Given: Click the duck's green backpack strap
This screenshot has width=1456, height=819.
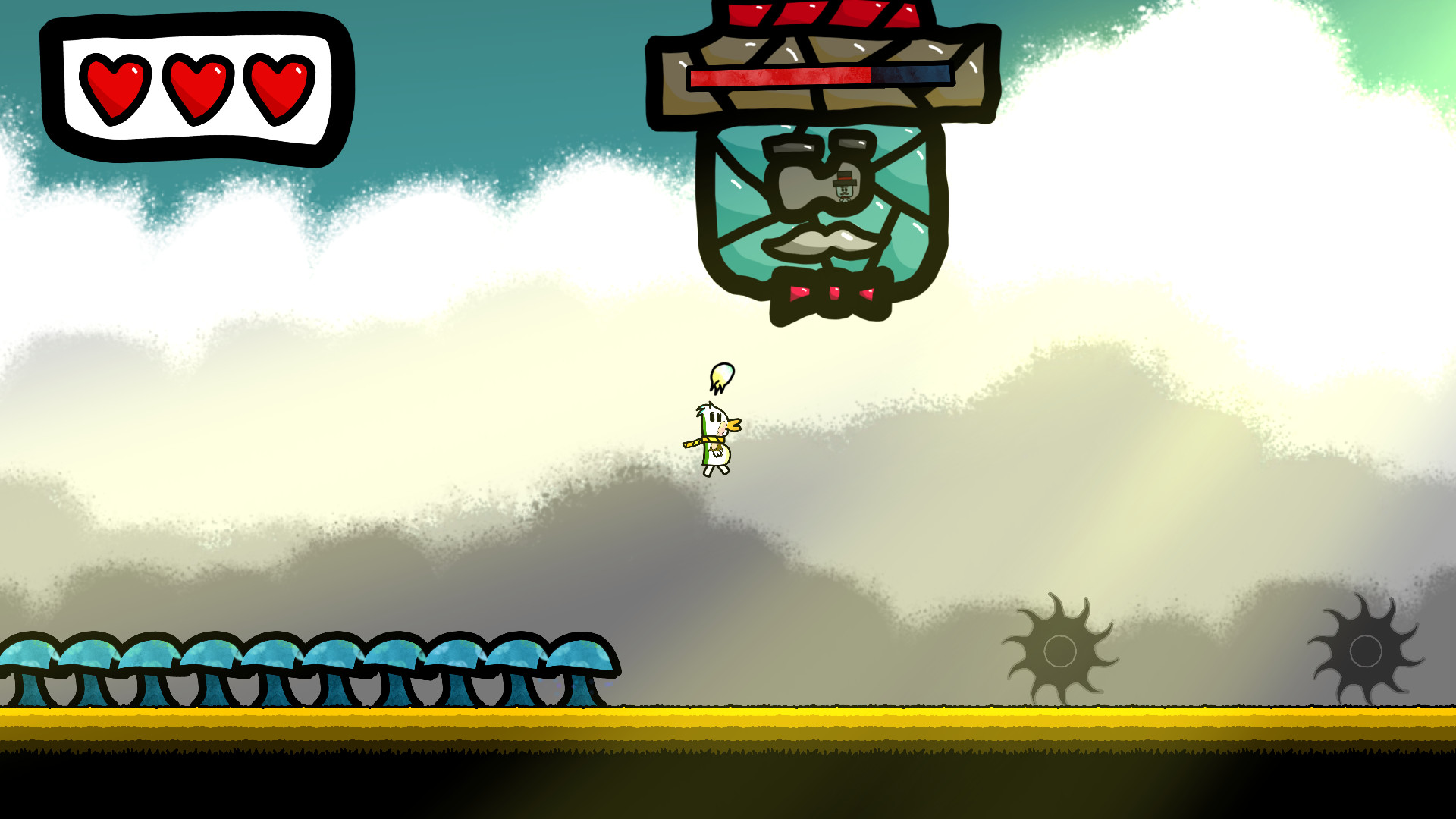Looking at the screenshot, I should coord(704,448).
